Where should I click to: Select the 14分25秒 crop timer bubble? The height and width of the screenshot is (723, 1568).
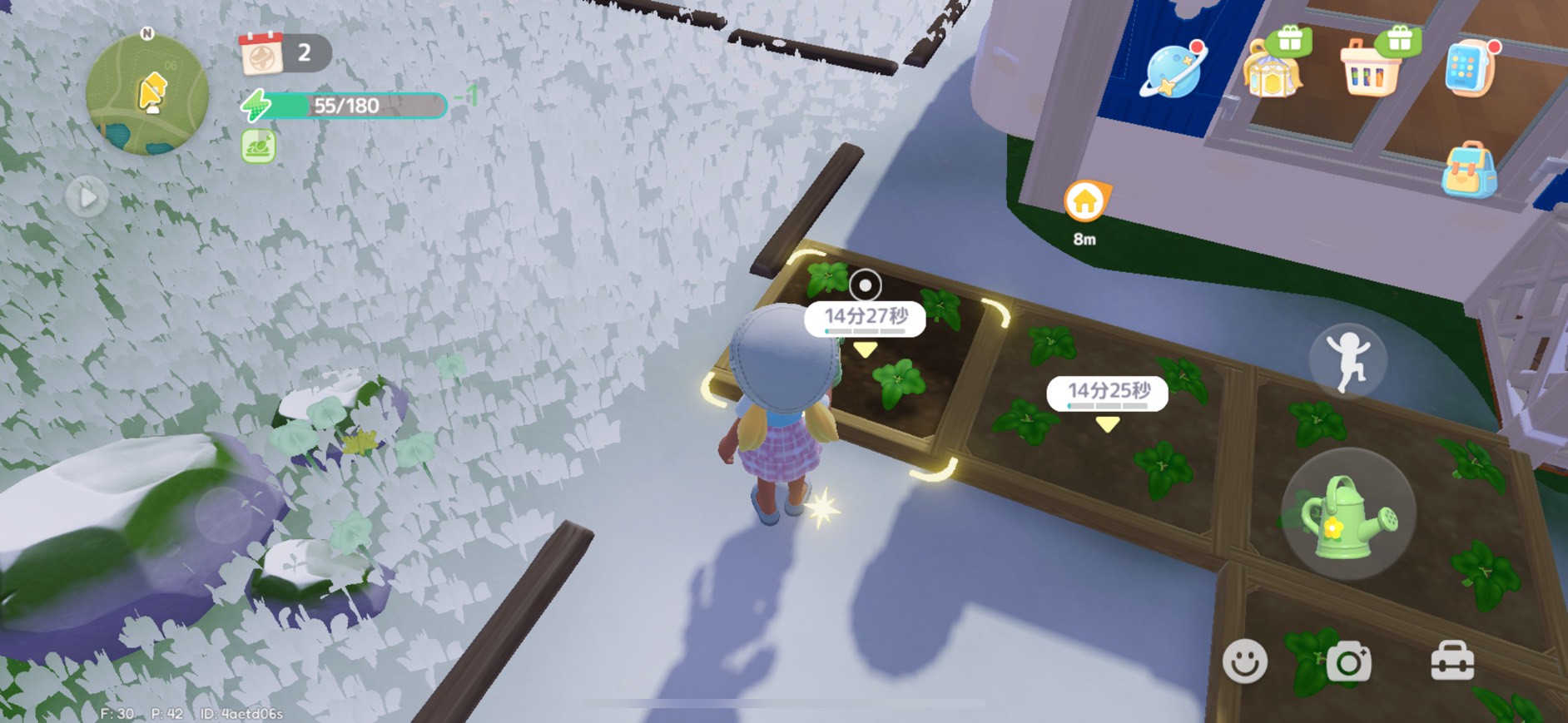[1107, 393]
